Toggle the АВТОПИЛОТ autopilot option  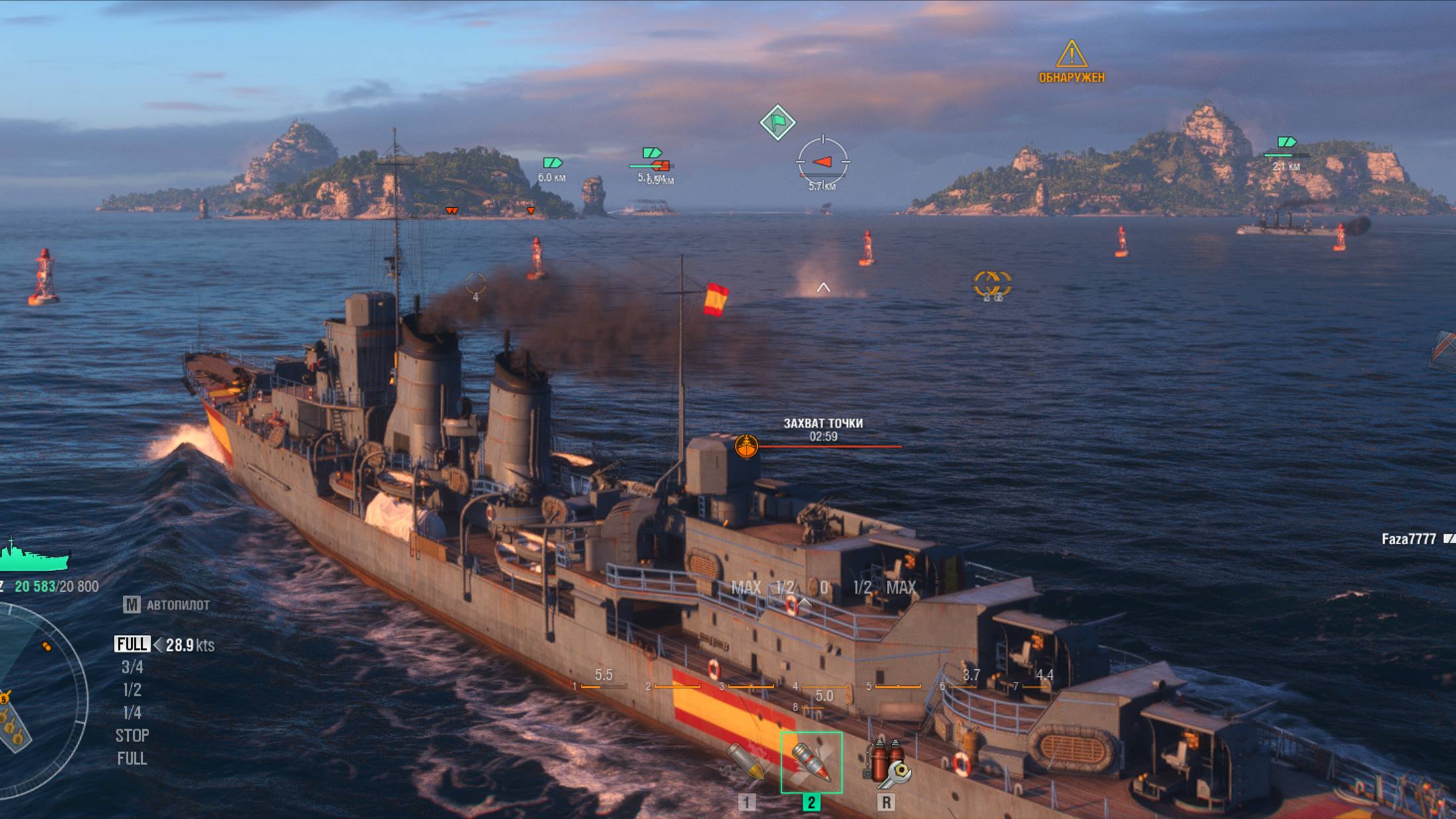167,605
